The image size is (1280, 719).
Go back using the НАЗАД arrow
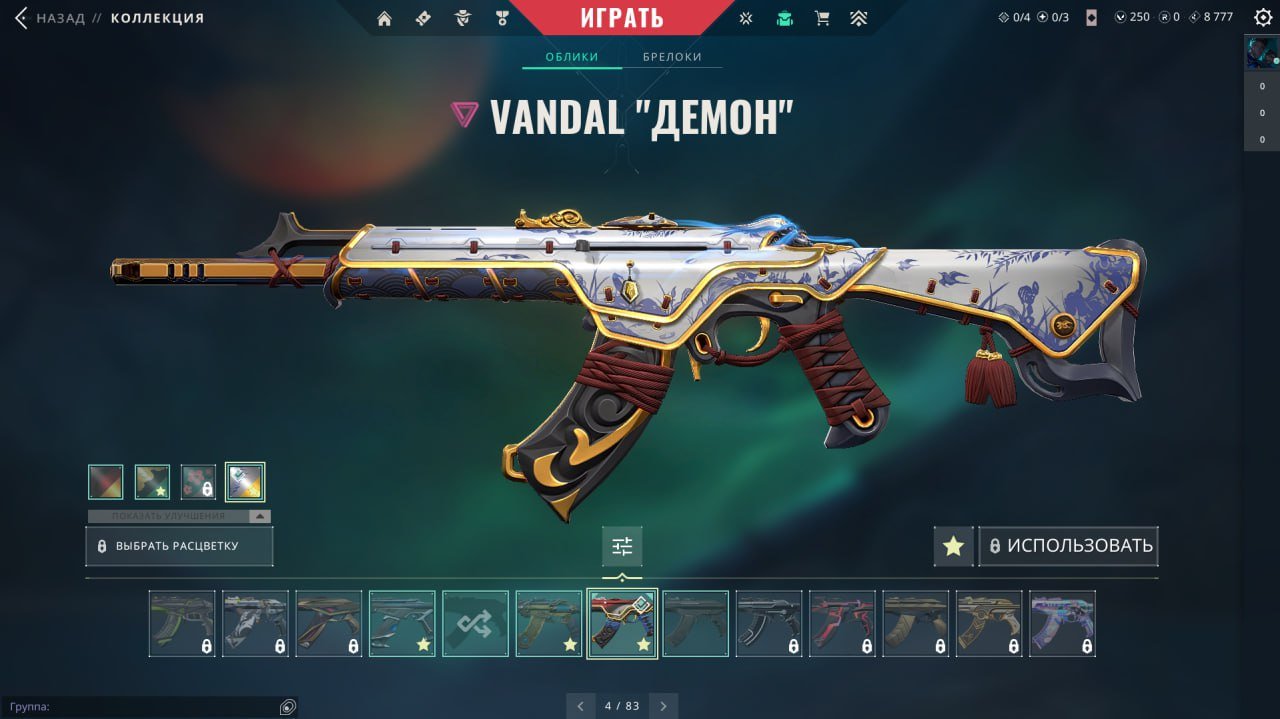[21, 18]
